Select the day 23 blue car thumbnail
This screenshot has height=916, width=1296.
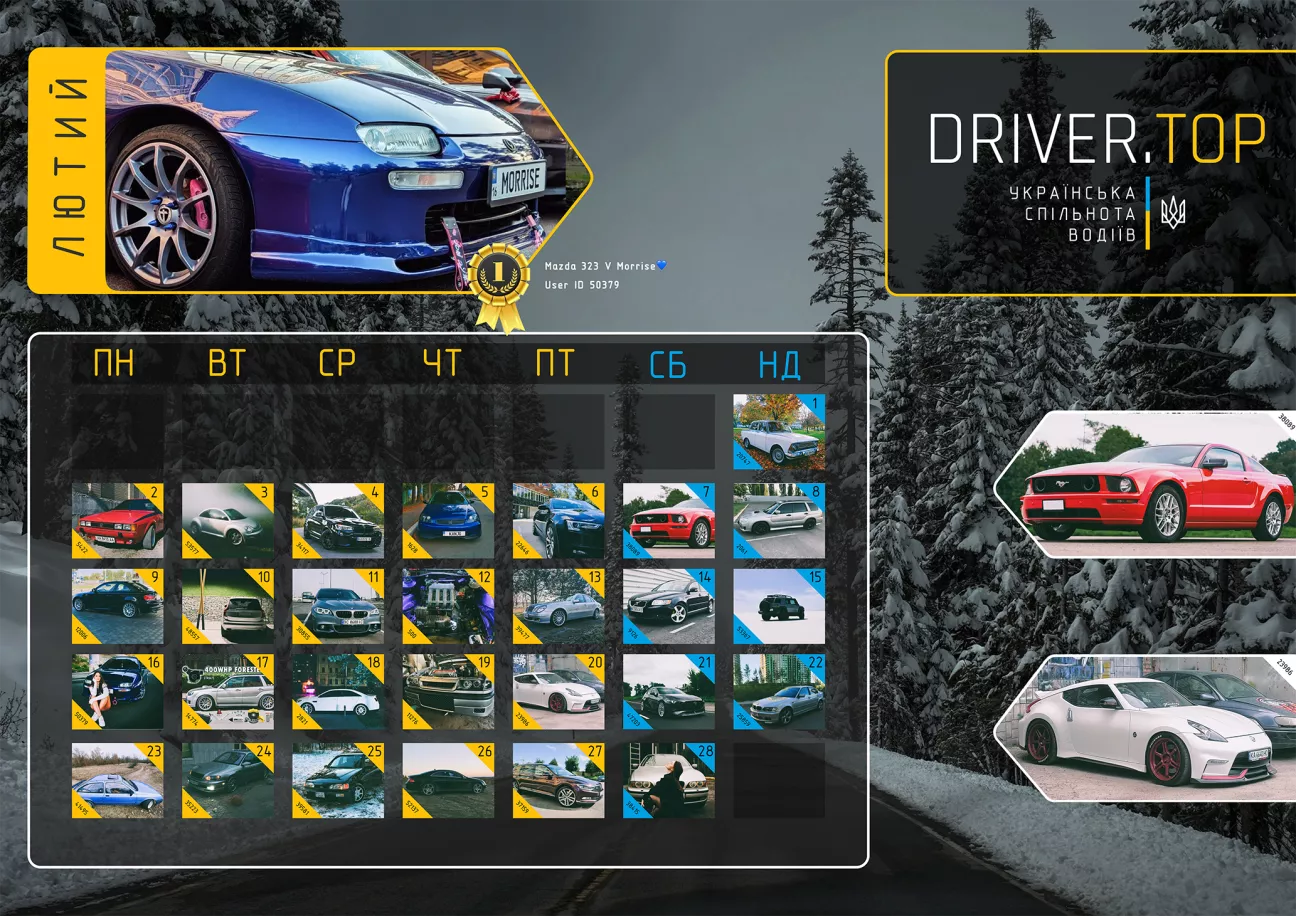click(x=117, y=780)
